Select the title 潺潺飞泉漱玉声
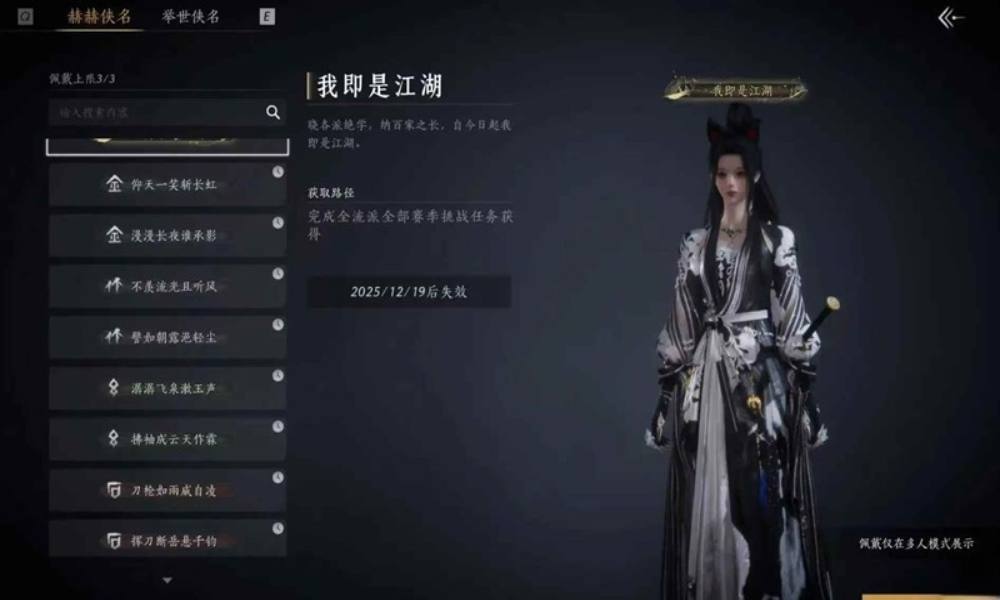This screenshot has width=1000, height=600. click(x=168, y=389)
